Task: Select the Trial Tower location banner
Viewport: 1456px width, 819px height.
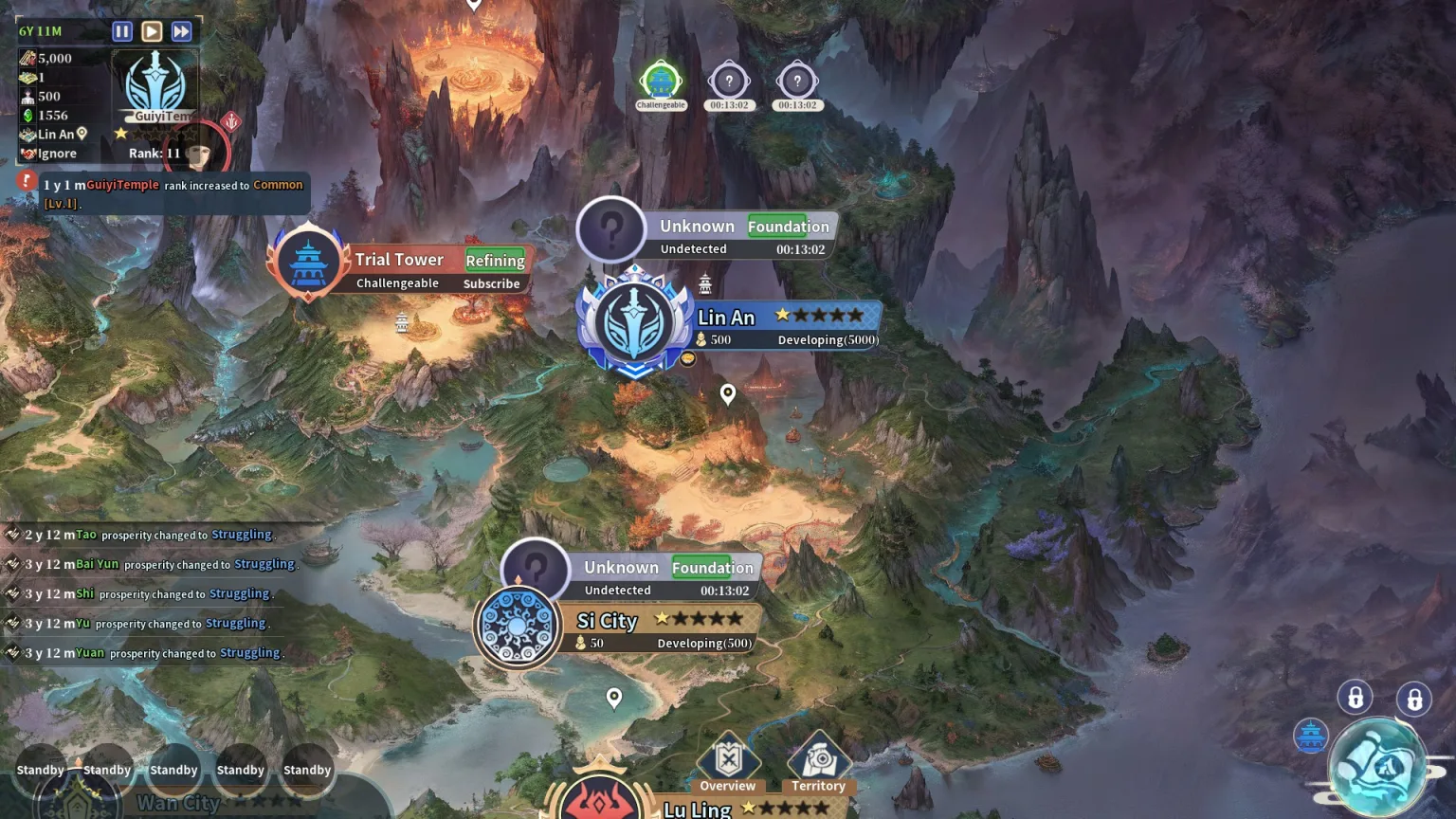Action: click(x=398, y=260)
